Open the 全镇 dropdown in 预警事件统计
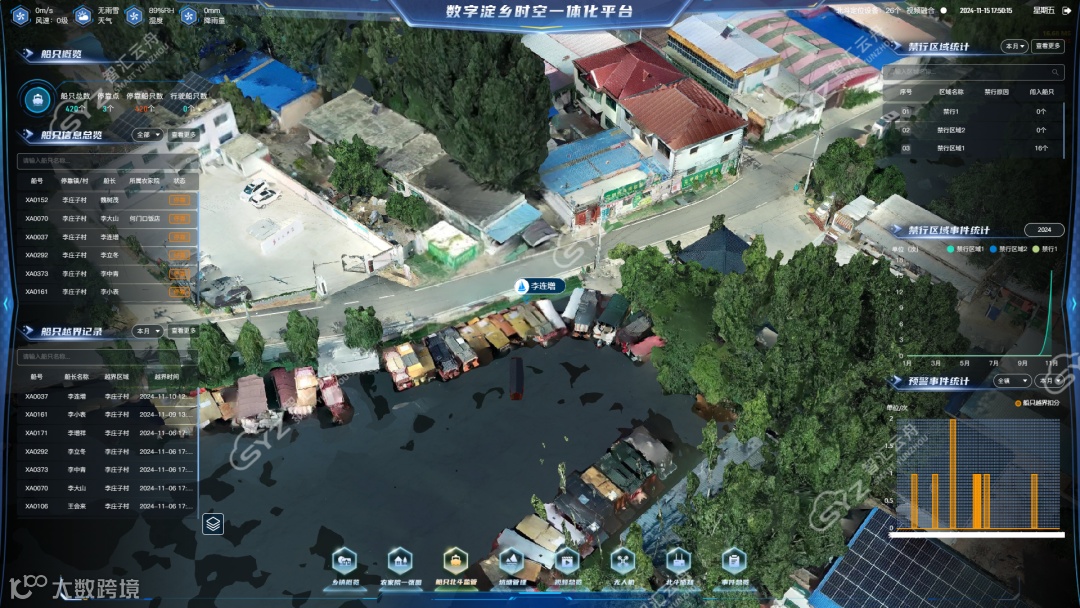The height and width of the screenshot is (608, 1080). coord(1007,381)
